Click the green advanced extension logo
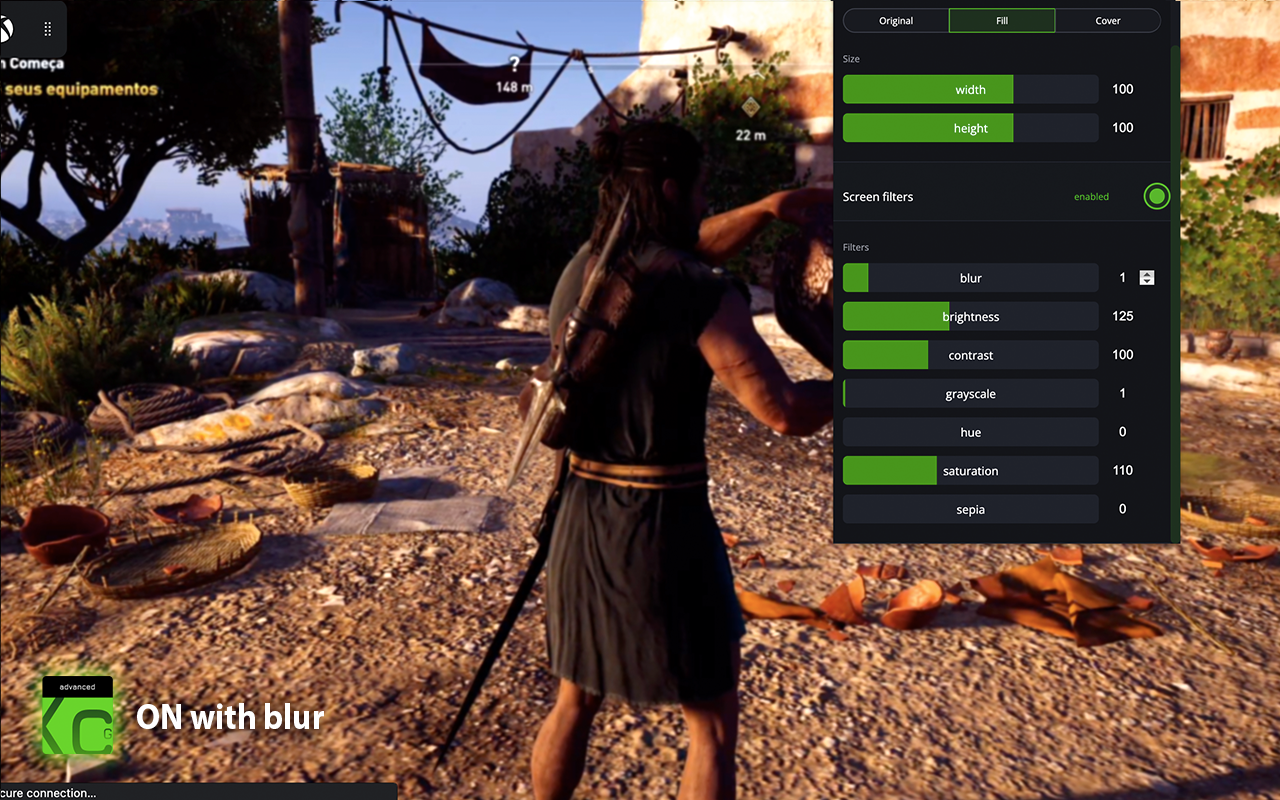 (x=77, y=720)
